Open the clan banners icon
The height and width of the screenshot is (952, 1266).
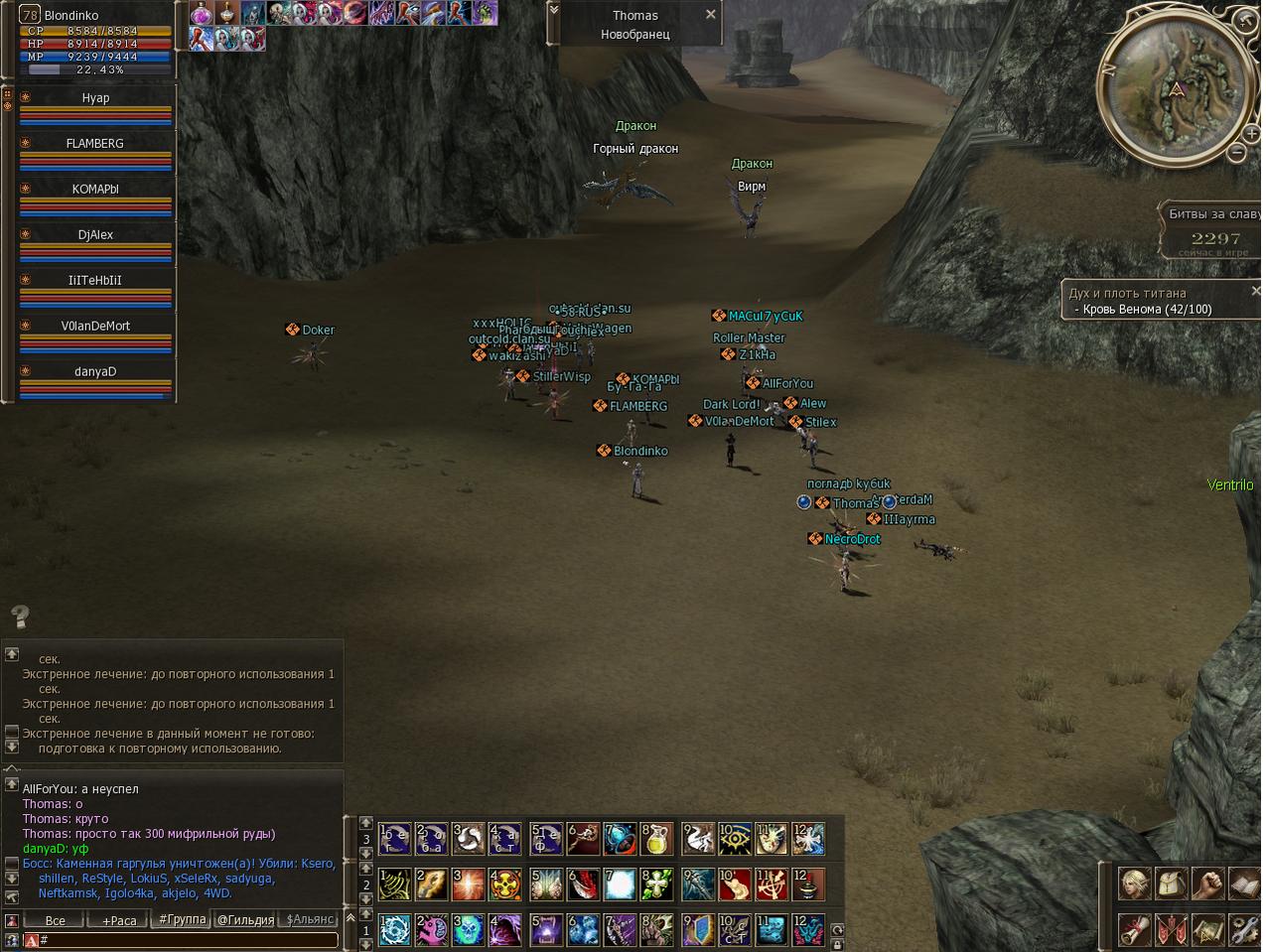click(x=1172, y=930)
